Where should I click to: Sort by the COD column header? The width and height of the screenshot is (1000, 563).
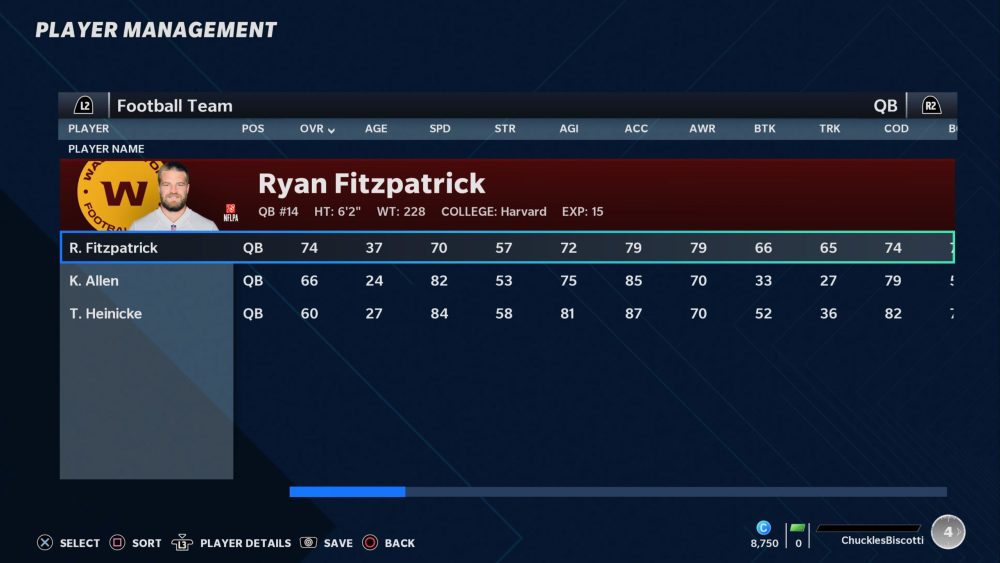click(896, 129)
